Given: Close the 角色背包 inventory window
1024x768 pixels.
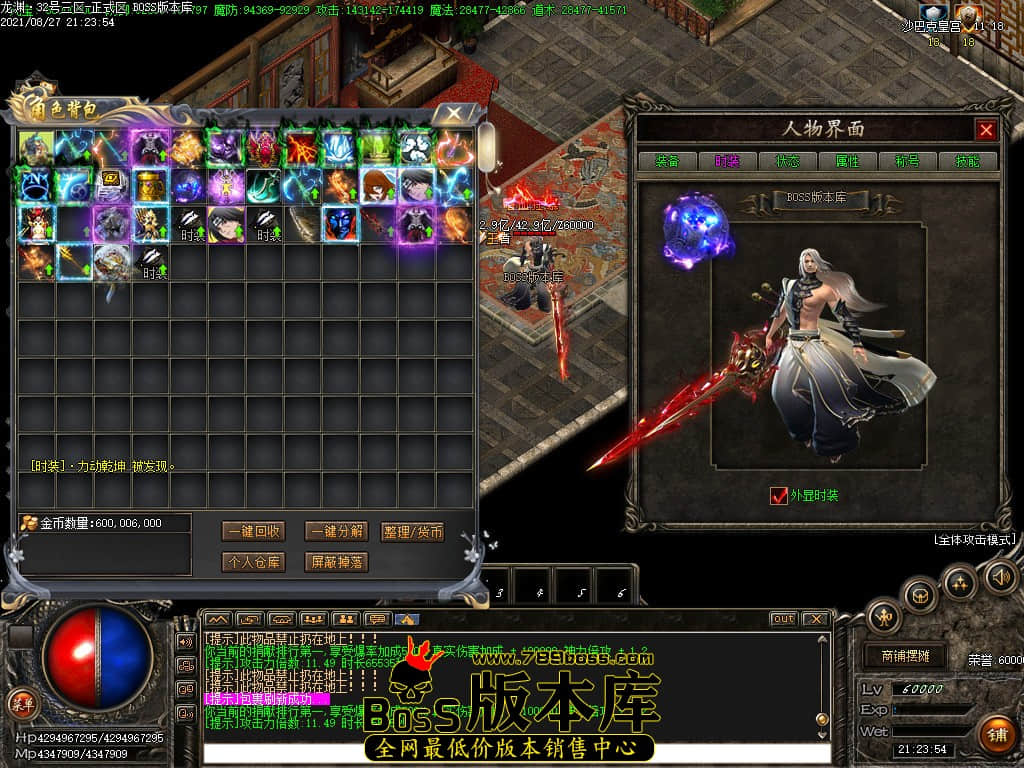Looking at the screenshot, I should click(x=454, y=113).
